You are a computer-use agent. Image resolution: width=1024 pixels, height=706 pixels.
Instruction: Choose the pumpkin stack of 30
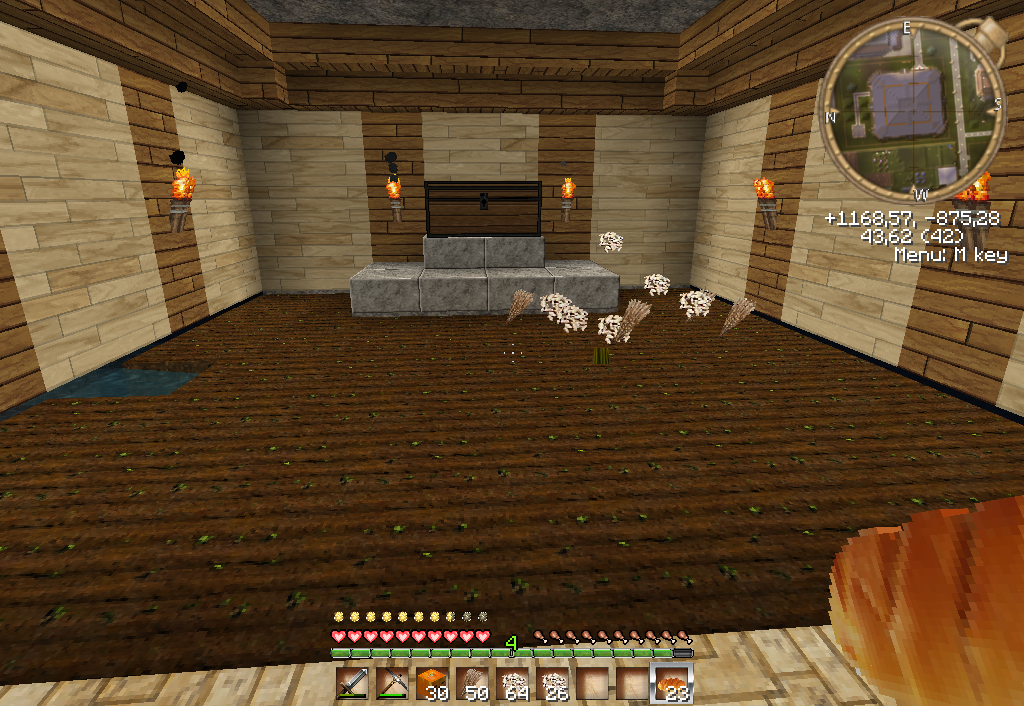click(430, 684)
